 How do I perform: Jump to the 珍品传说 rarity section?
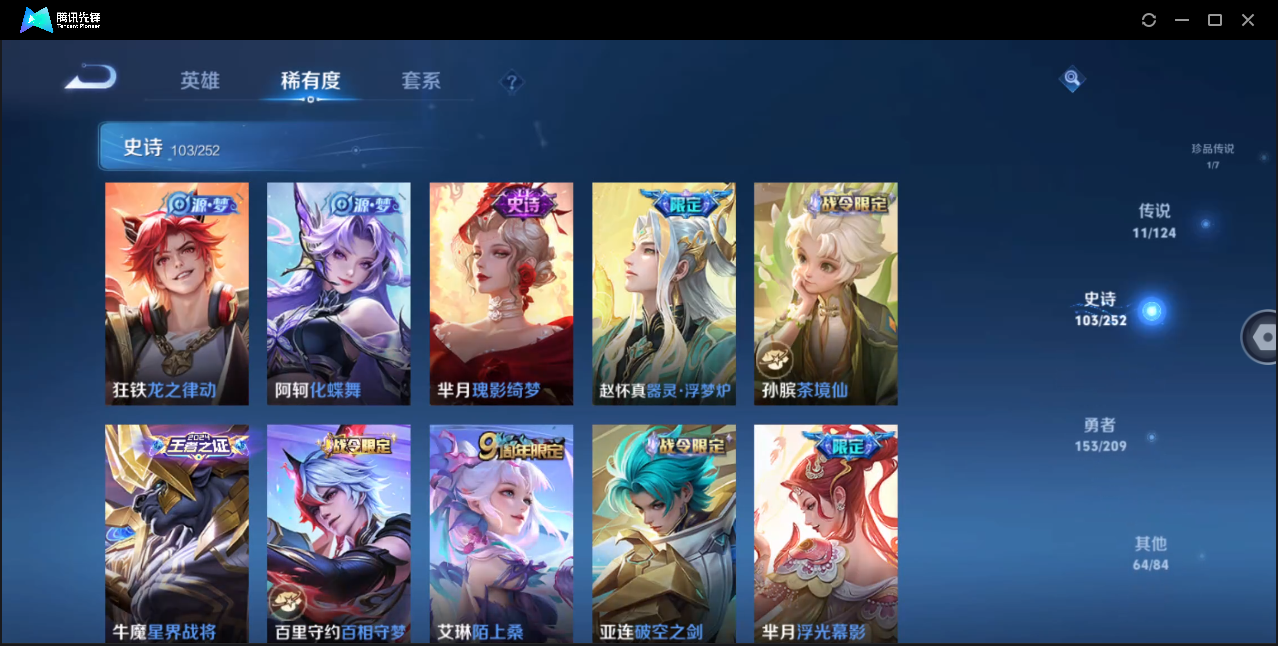pos(1212,155)
